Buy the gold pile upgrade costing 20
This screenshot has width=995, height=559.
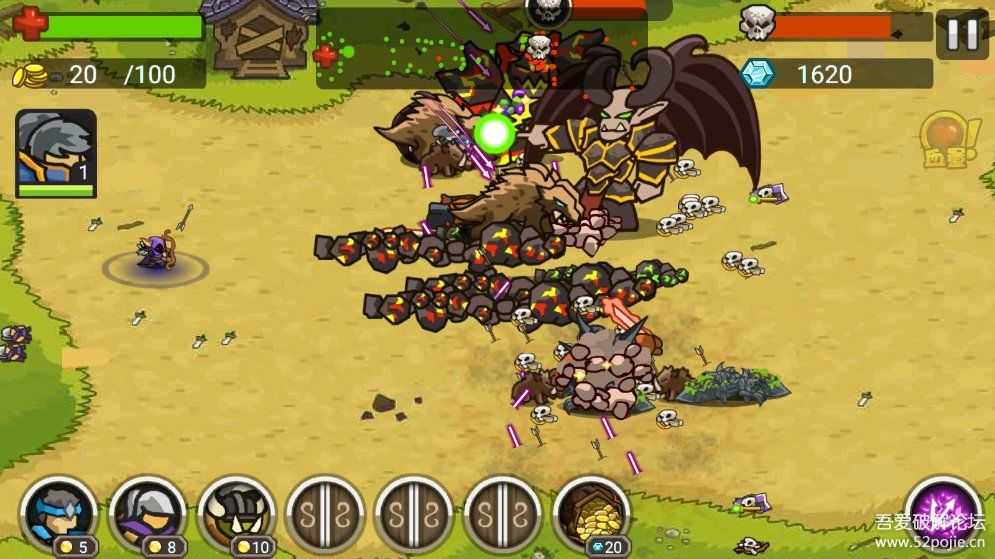click(592, 511)
